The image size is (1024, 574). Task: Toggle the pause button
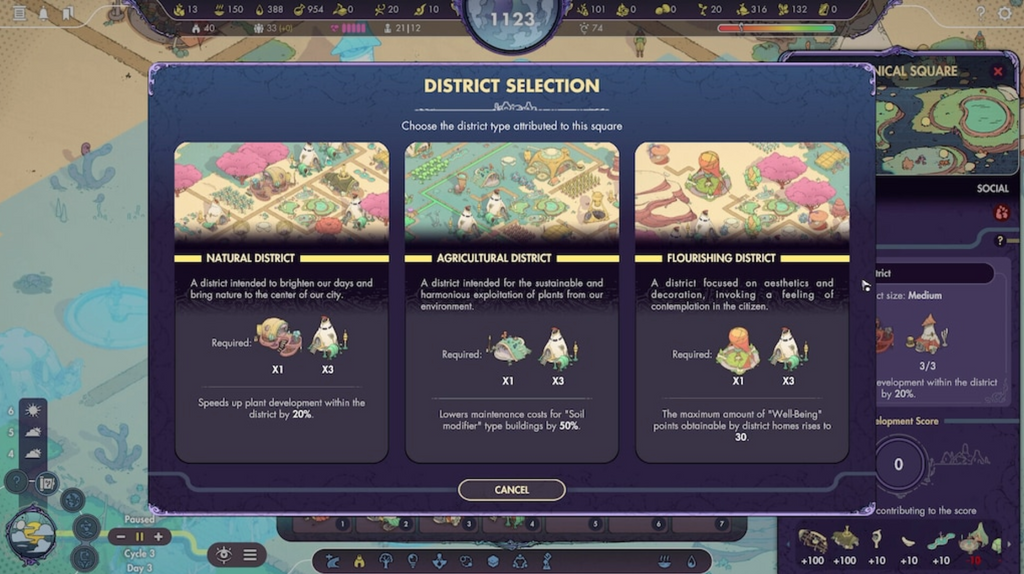click(x=139, y=537)
